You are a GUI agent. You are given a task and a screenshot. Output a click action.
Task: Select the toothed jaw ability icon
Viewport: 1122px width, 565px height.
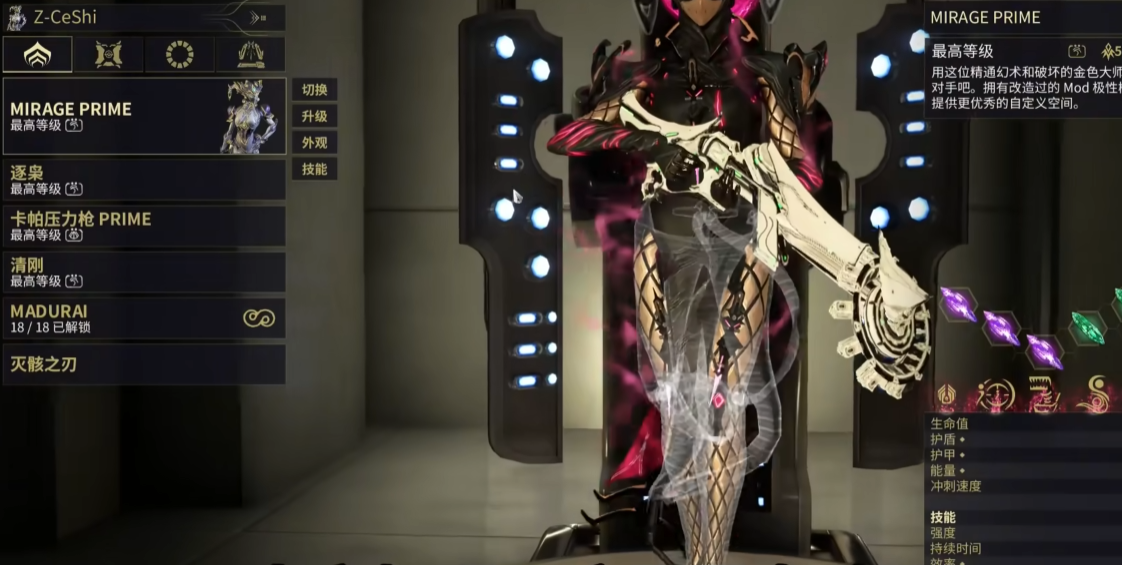click(x=1045, y=394)
